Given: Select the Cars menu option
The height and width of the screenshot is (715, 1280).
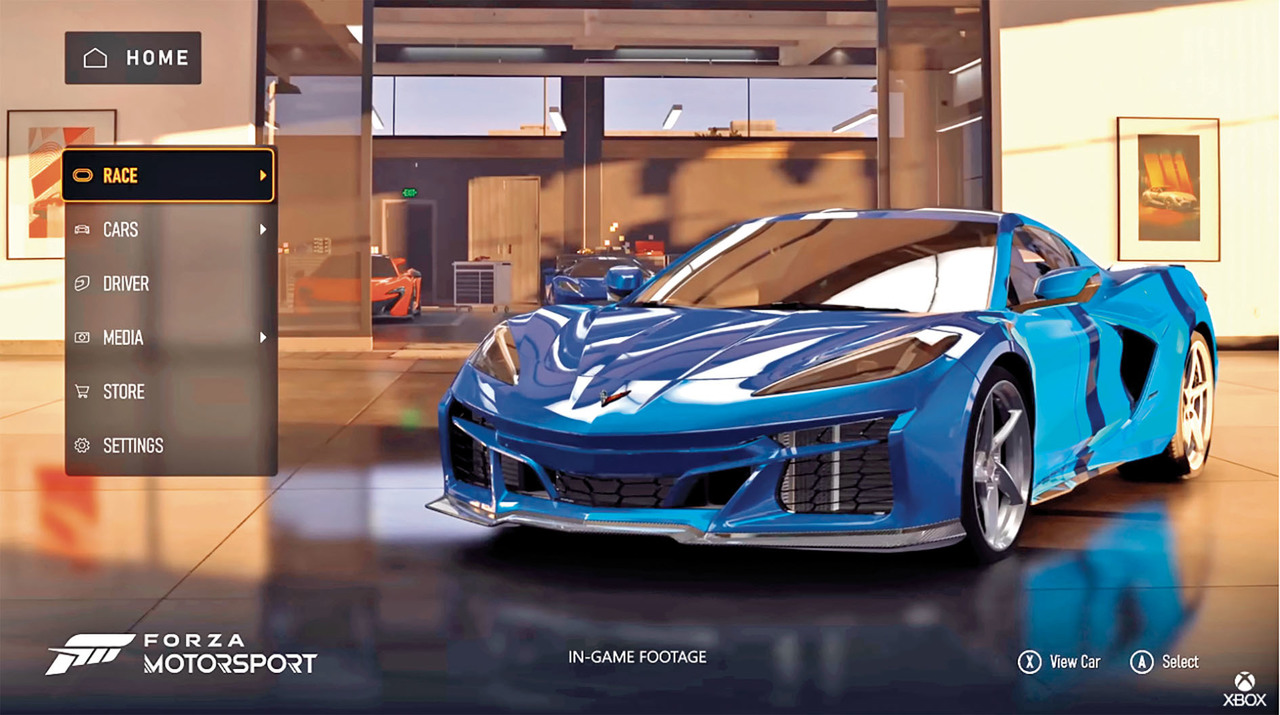Looking at the screenshot, I should click(x=167, y=230).
